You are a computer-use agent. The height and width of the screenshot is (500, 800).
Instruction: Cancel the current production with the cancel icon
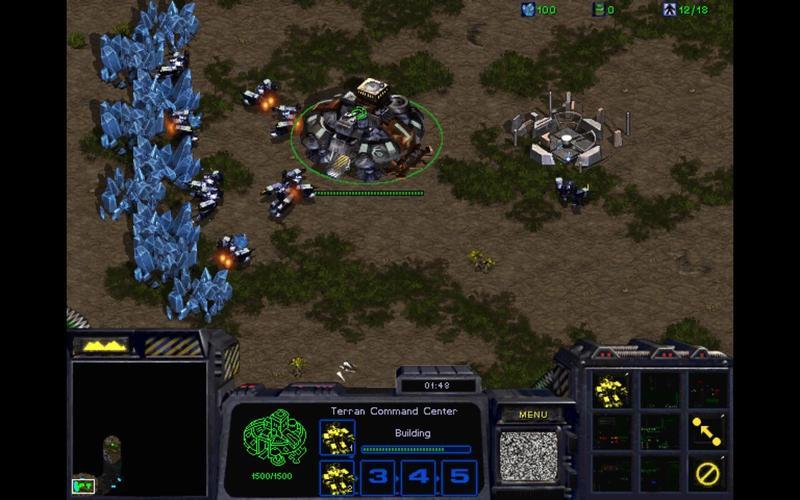(x=707, y=472)
